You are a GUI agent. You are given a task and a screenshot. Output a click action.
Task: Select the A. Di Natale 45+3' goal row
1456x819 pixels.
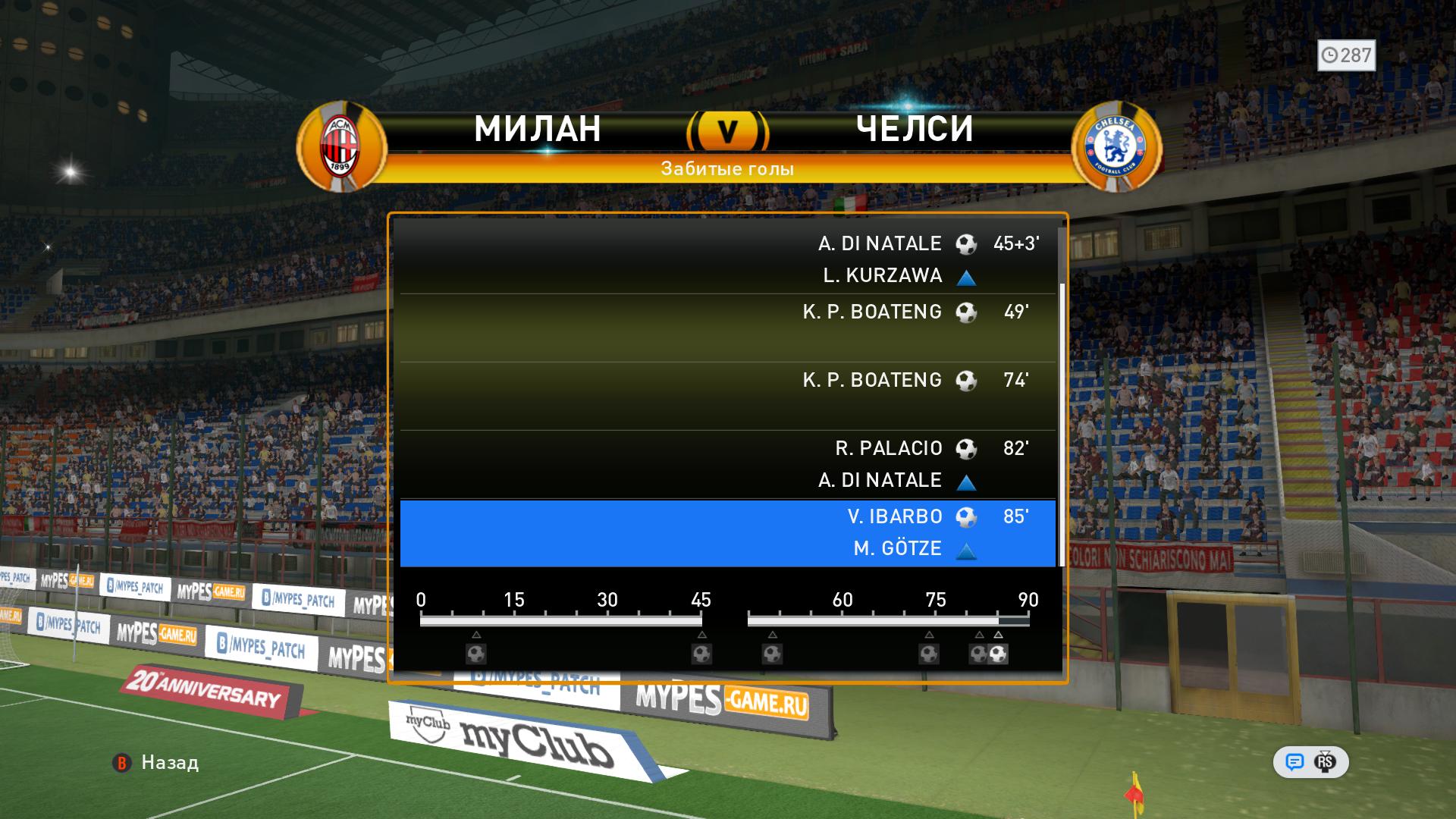point(727,259)
